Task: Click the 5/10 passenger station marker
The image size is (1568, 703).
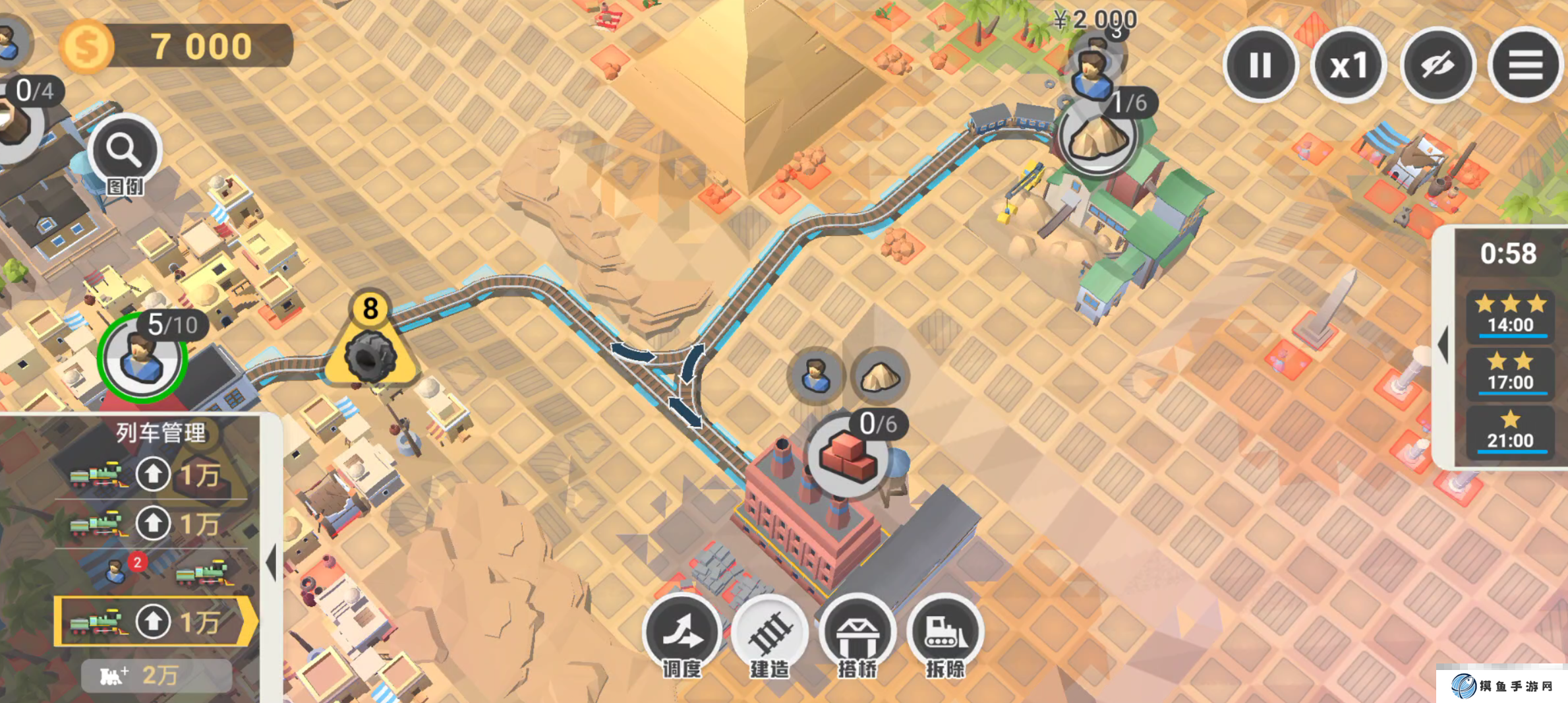Action: coord(142,357)
